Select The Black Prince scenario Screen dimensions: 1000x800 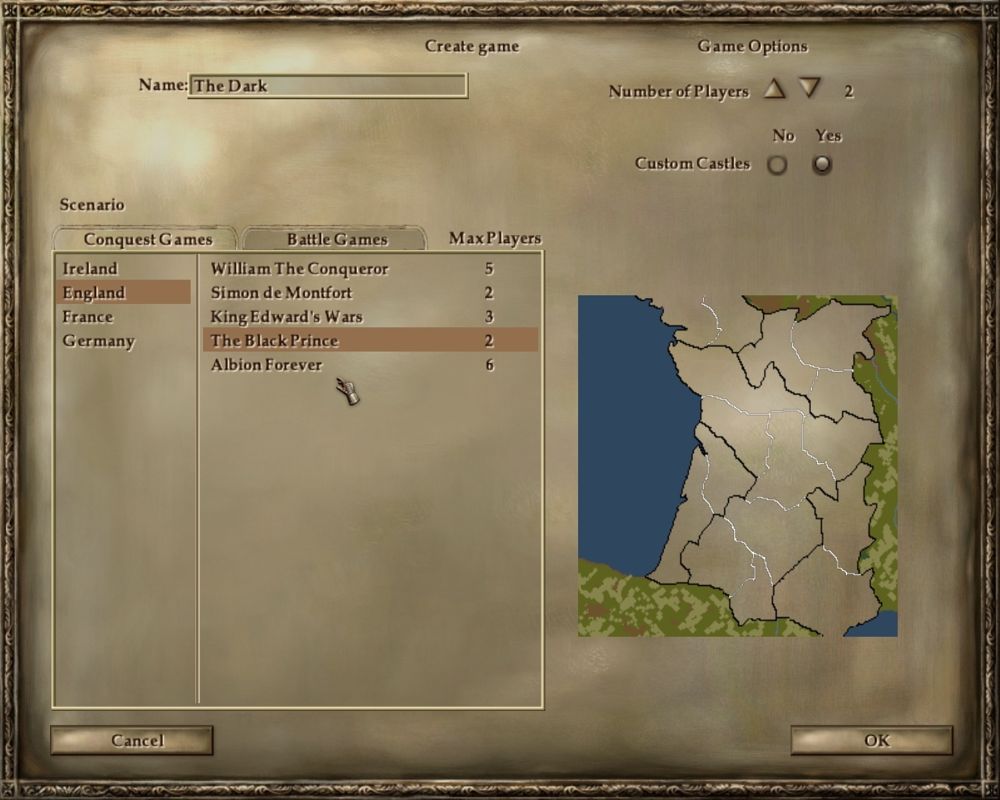pos(274,341)
